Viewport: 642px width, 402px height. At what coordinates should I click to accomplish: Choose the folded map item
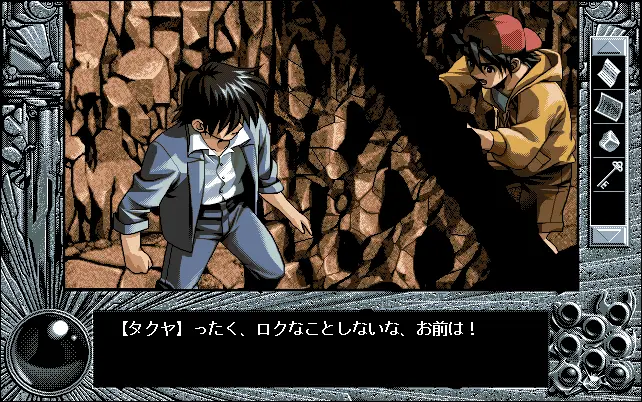tap(609, 107)
